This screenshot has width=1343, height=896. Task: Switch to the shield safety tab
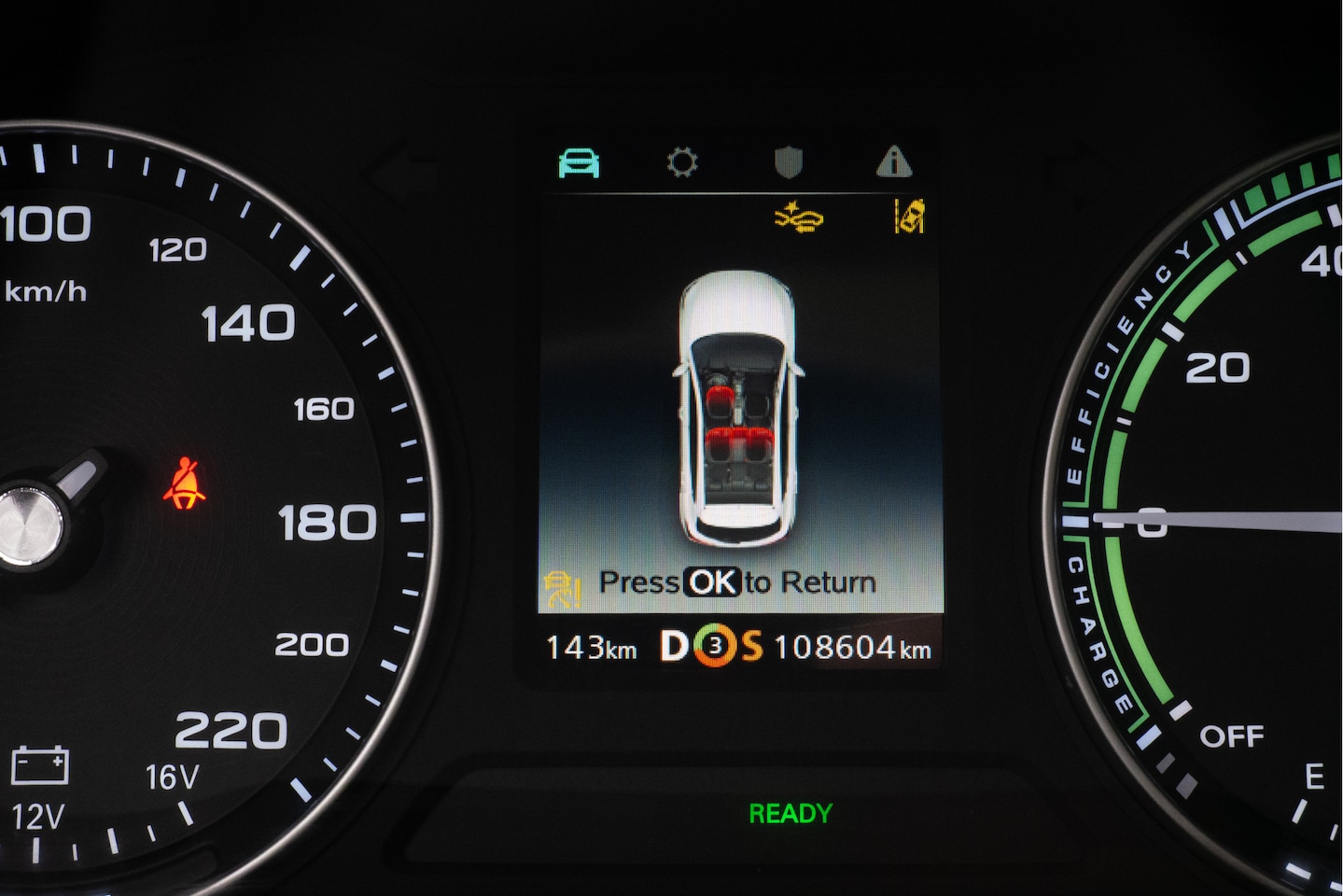[x=789, y=163]
